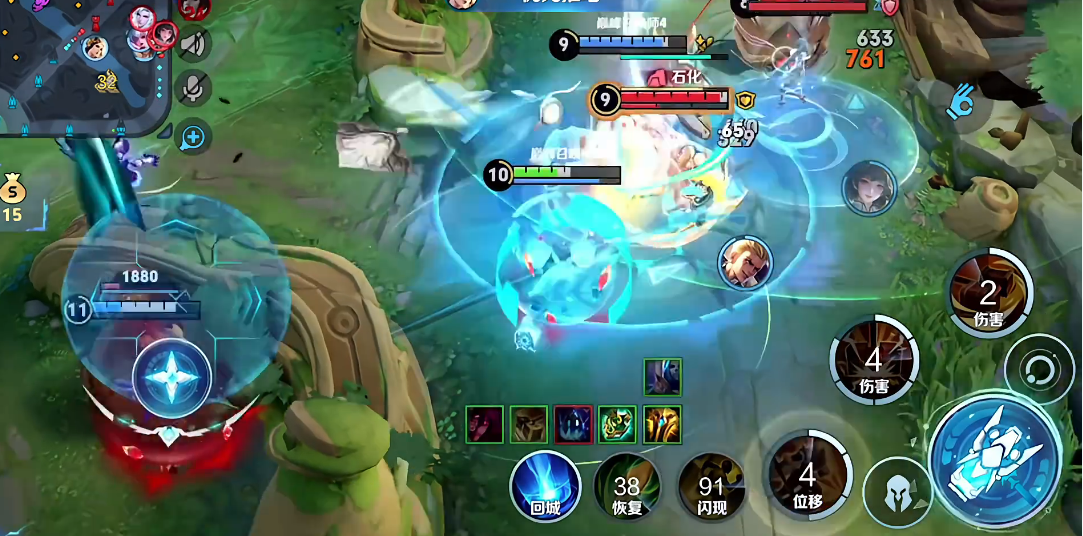1083x536 pixels.
Task: Tap the circular swirl button
Action: click(x=1039, y=370)
